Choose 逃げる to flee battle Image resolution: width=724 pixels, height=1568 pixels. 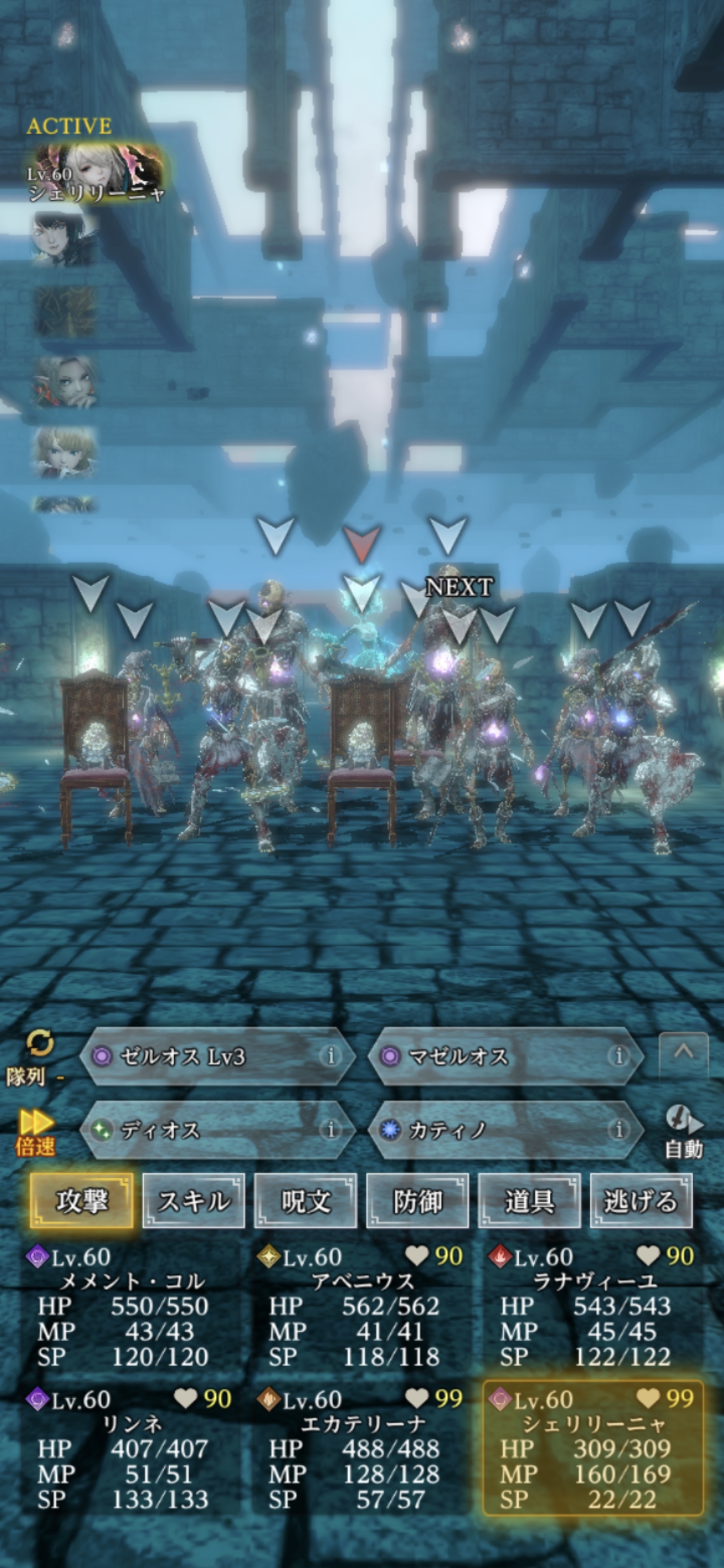pos(641,1201)
